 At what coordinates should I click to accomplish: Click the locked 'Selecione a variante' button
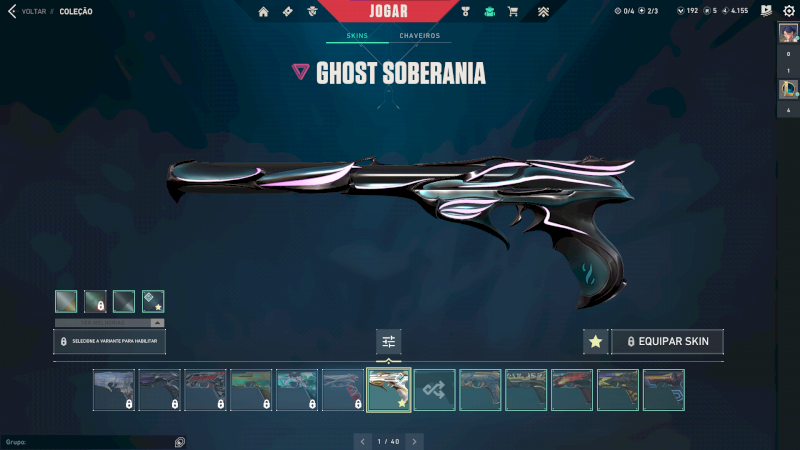tap(109, 342)
